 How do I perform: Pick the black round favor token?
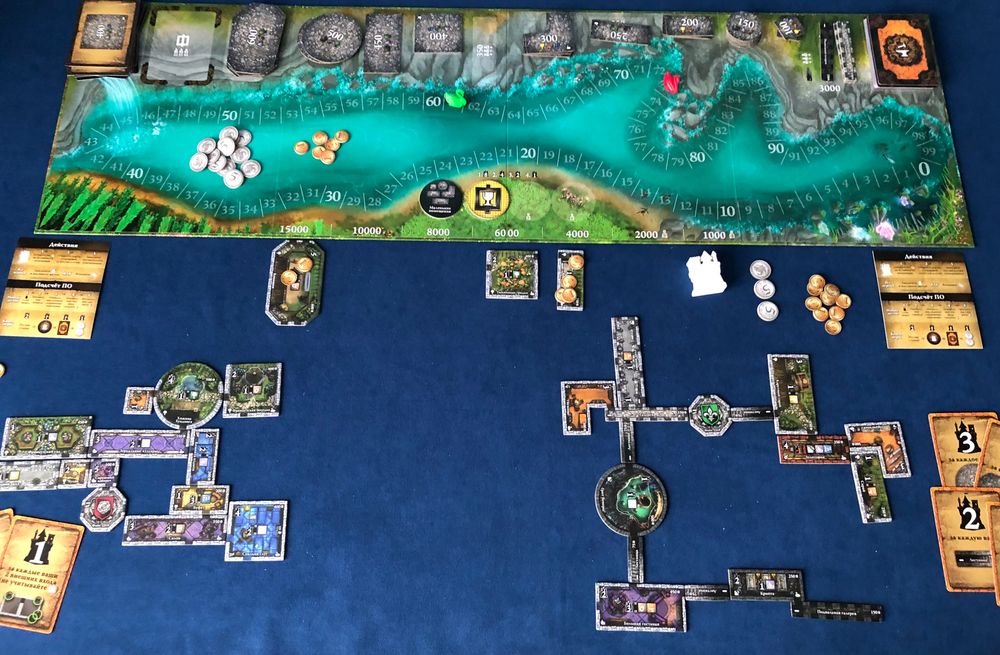click(x=440, y=197)
